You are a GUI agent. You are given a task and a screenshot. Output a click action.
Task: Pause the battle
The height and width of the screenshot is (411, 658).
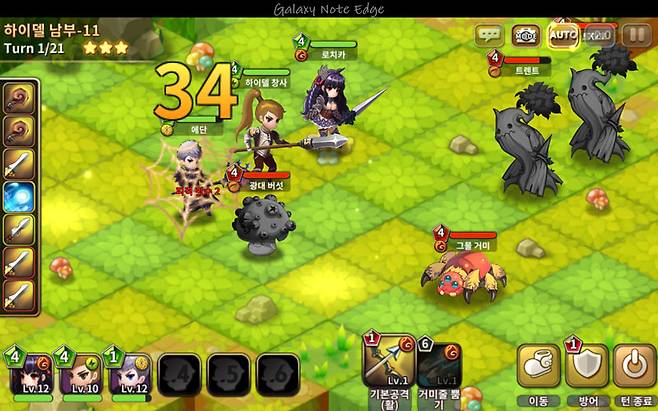coord(636,35)
